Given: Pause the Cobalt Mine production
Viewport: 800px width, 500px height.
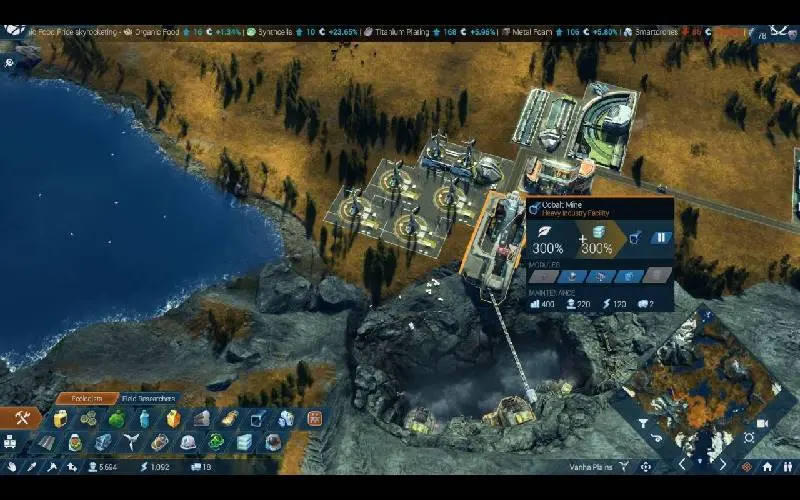Looking at the screenshot, I should 660,238.
